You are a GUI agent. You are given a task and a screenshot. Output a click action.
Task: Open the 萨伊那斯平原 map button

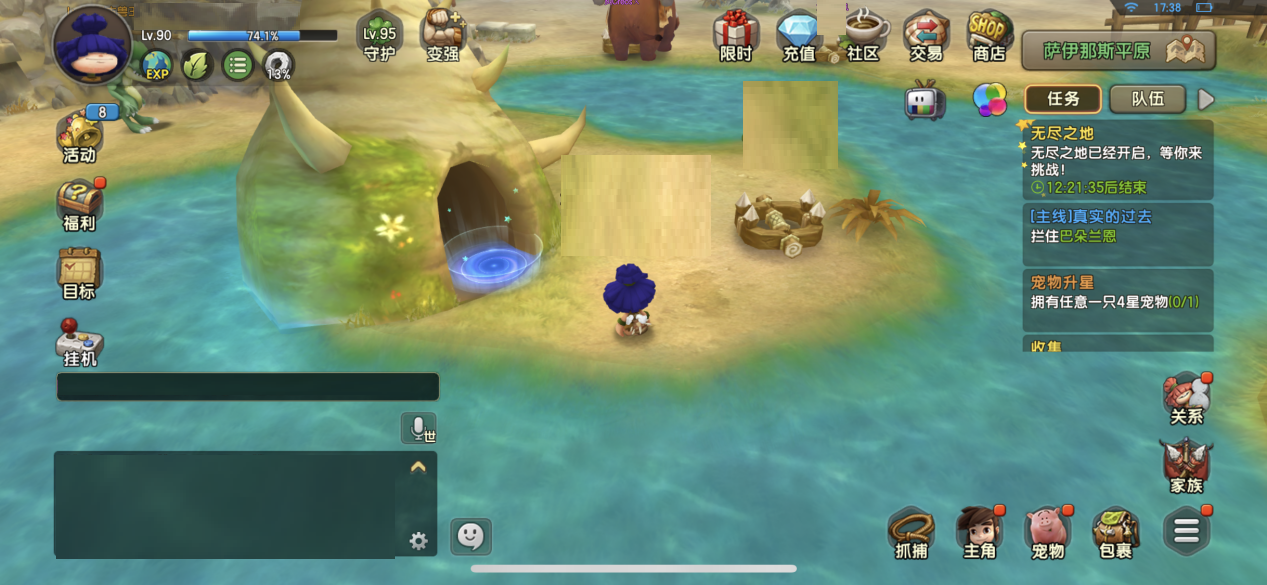1118,50
